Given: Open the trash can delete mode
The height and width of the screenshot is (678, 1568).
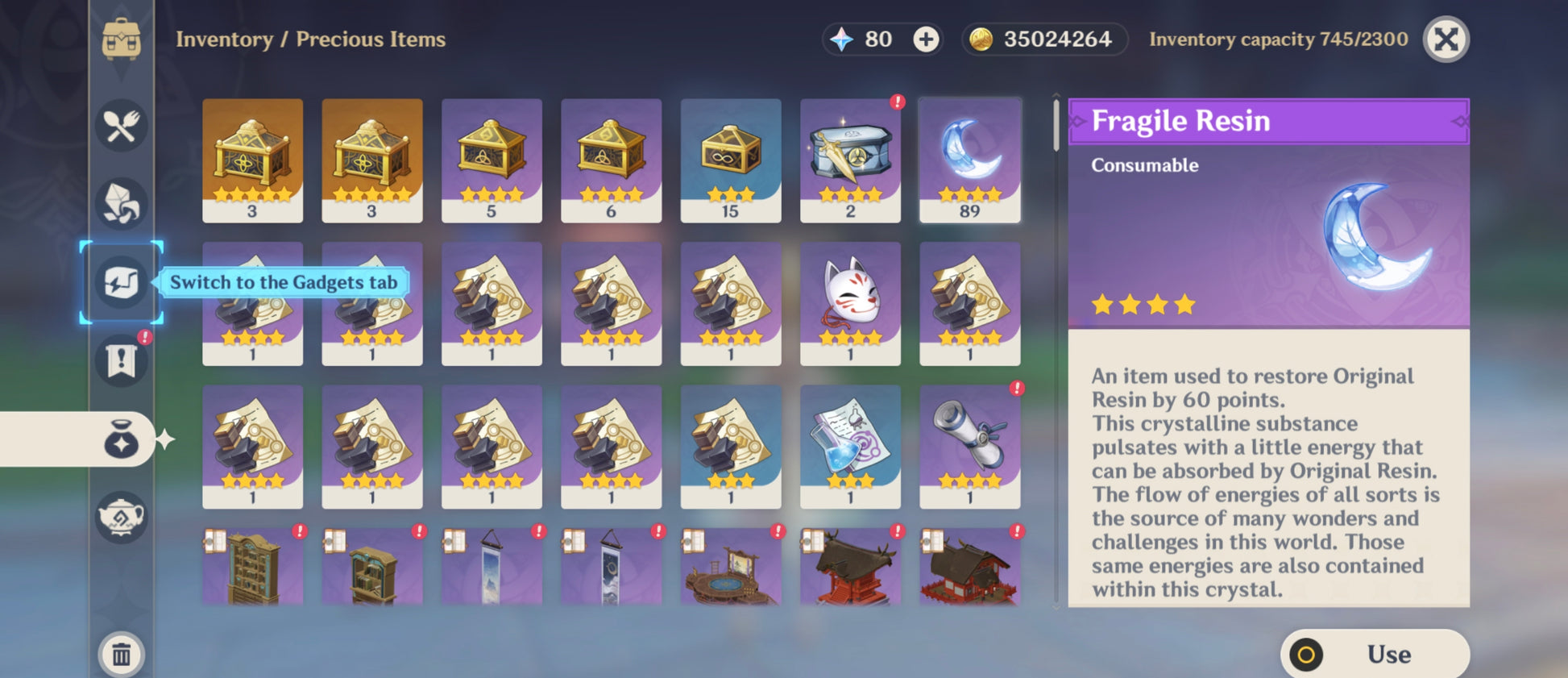Looking at the screenshot, I should (122, 654).
